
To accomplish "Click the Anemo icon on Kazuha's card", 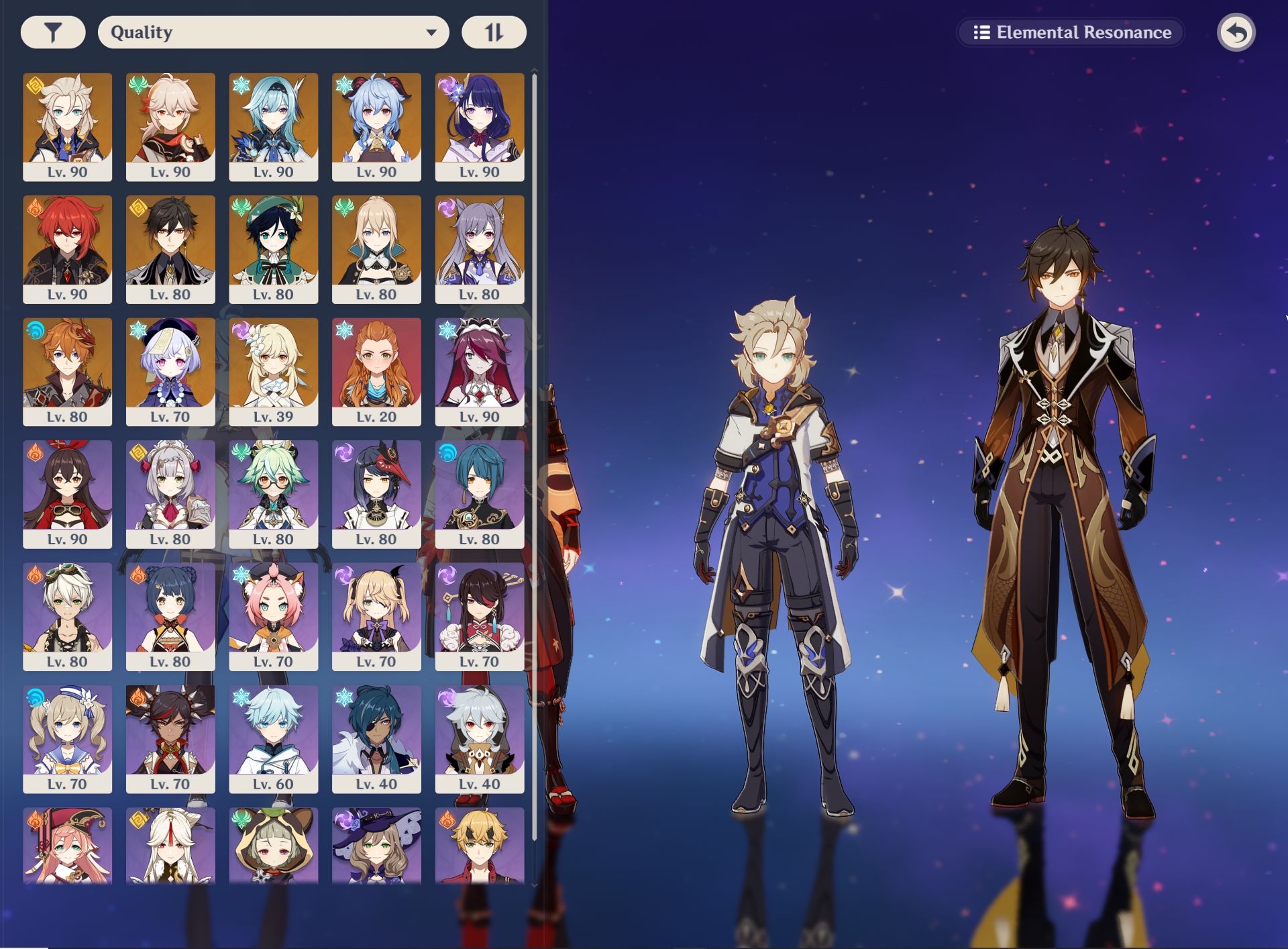I will [x=139, y=84].
